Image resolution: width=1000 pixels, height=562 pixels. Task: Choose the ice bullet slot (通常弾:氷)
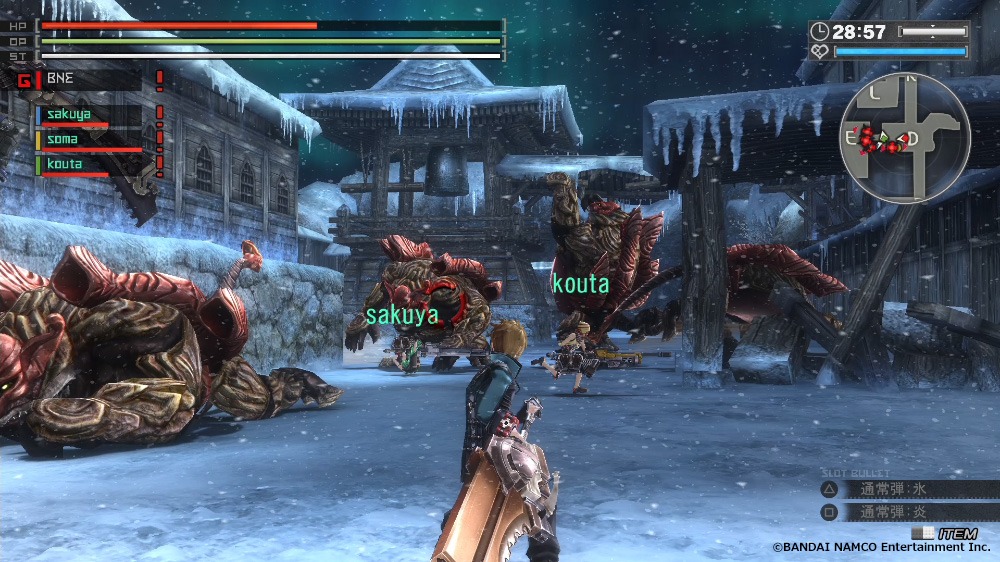click(x=895, y=490)
